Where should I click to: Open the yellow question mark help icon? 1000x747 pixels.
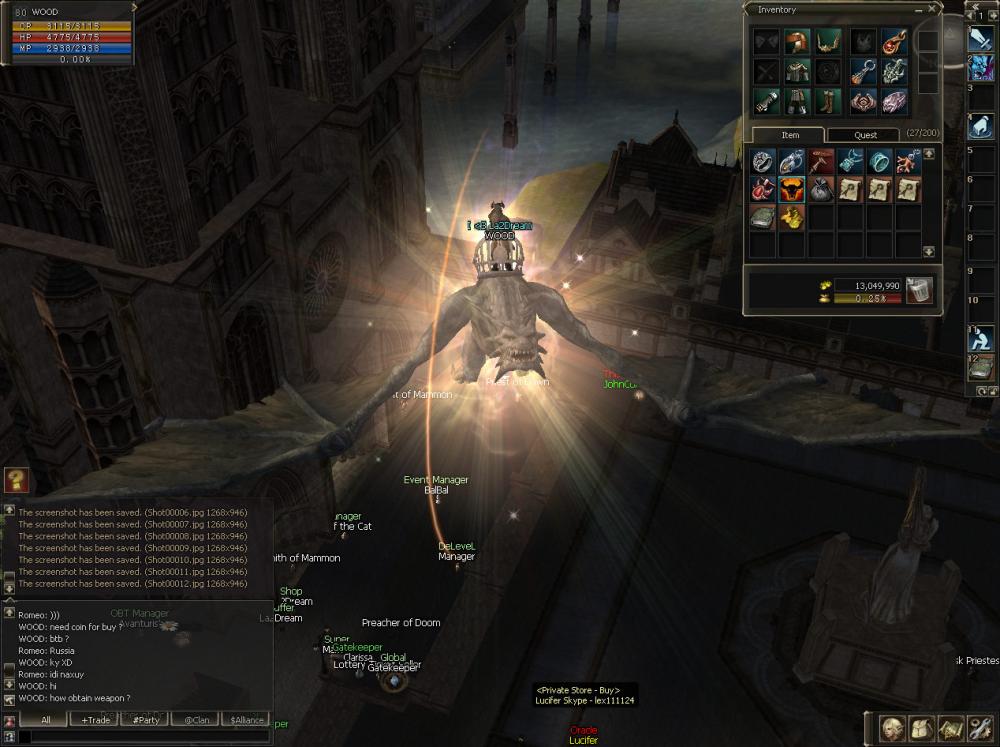pos(15,480)
